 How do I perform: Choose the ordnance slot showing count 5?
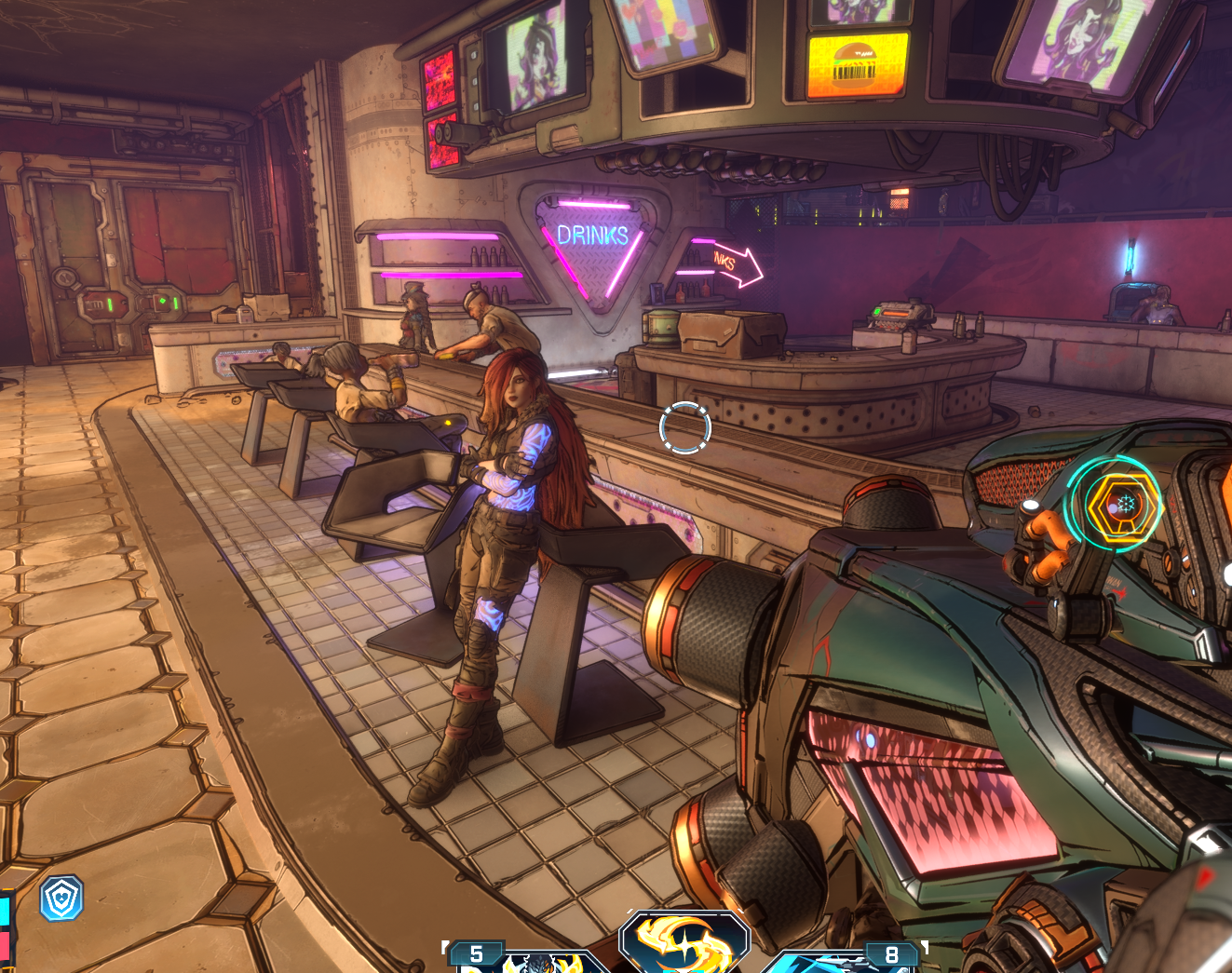[x=521, y=959]
